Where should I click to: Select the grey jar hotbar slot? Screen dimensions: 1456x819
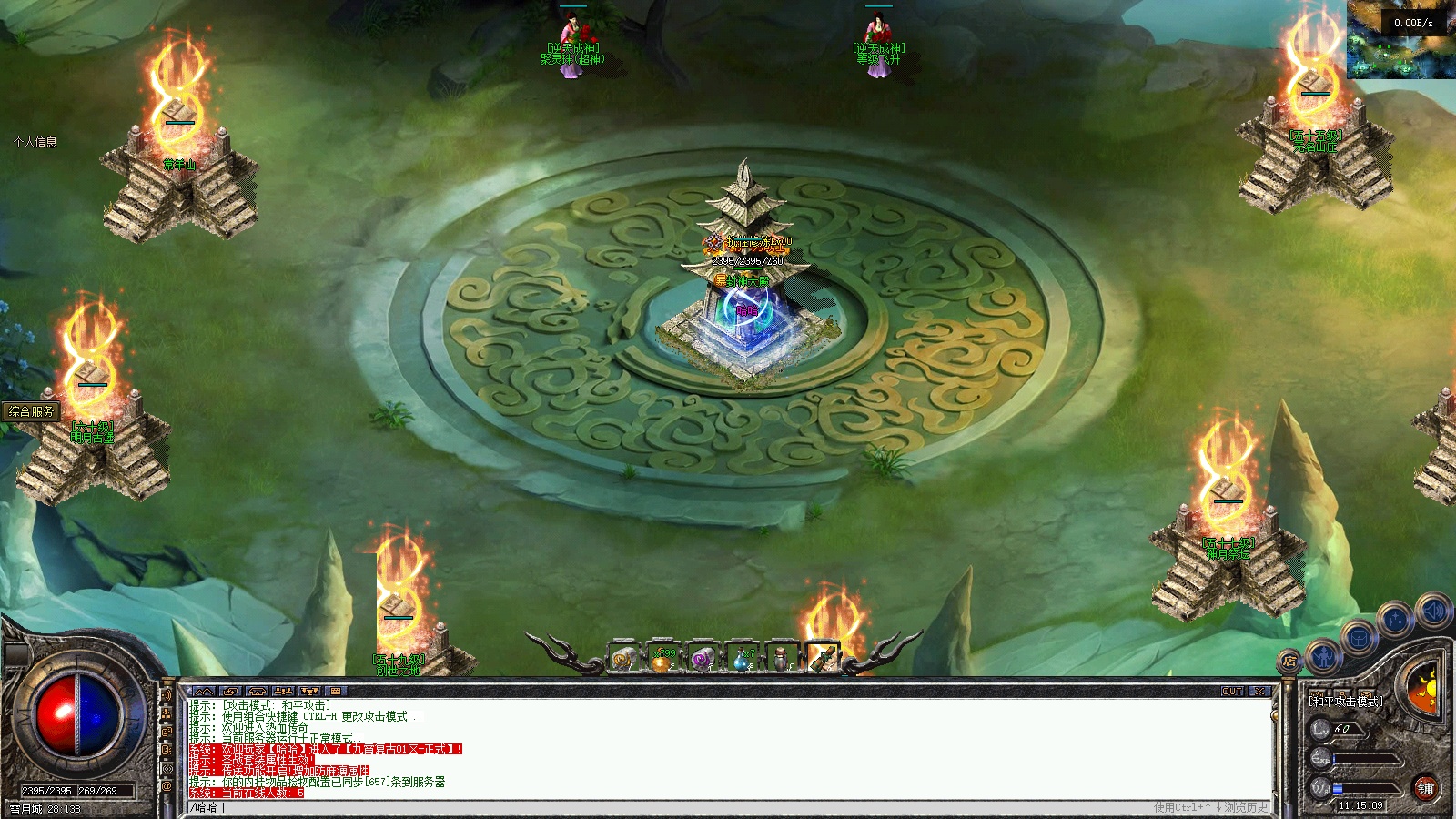pos(782,657)
